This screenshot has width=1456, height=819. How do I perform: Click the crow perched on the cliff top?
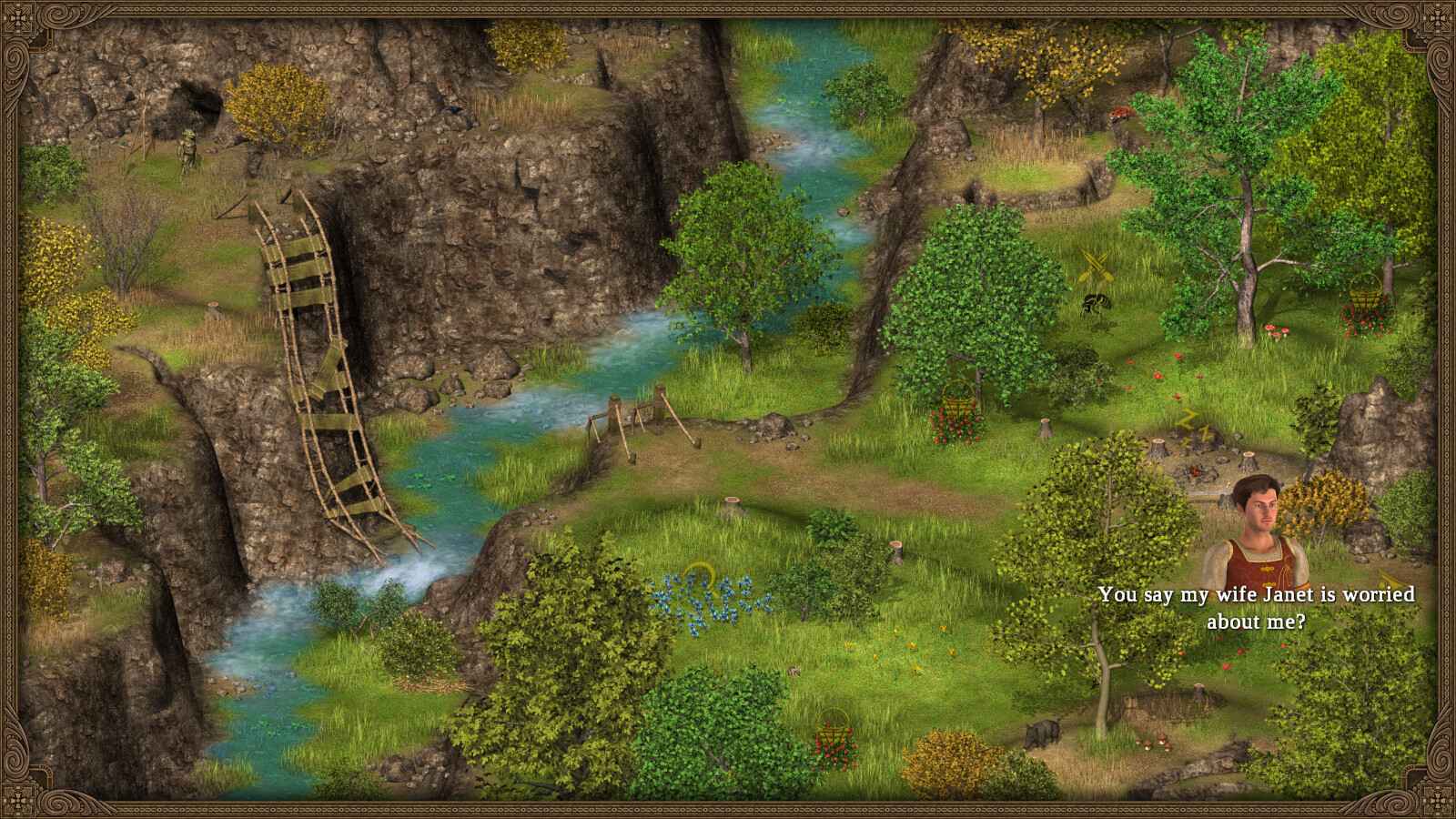[452, 108]
